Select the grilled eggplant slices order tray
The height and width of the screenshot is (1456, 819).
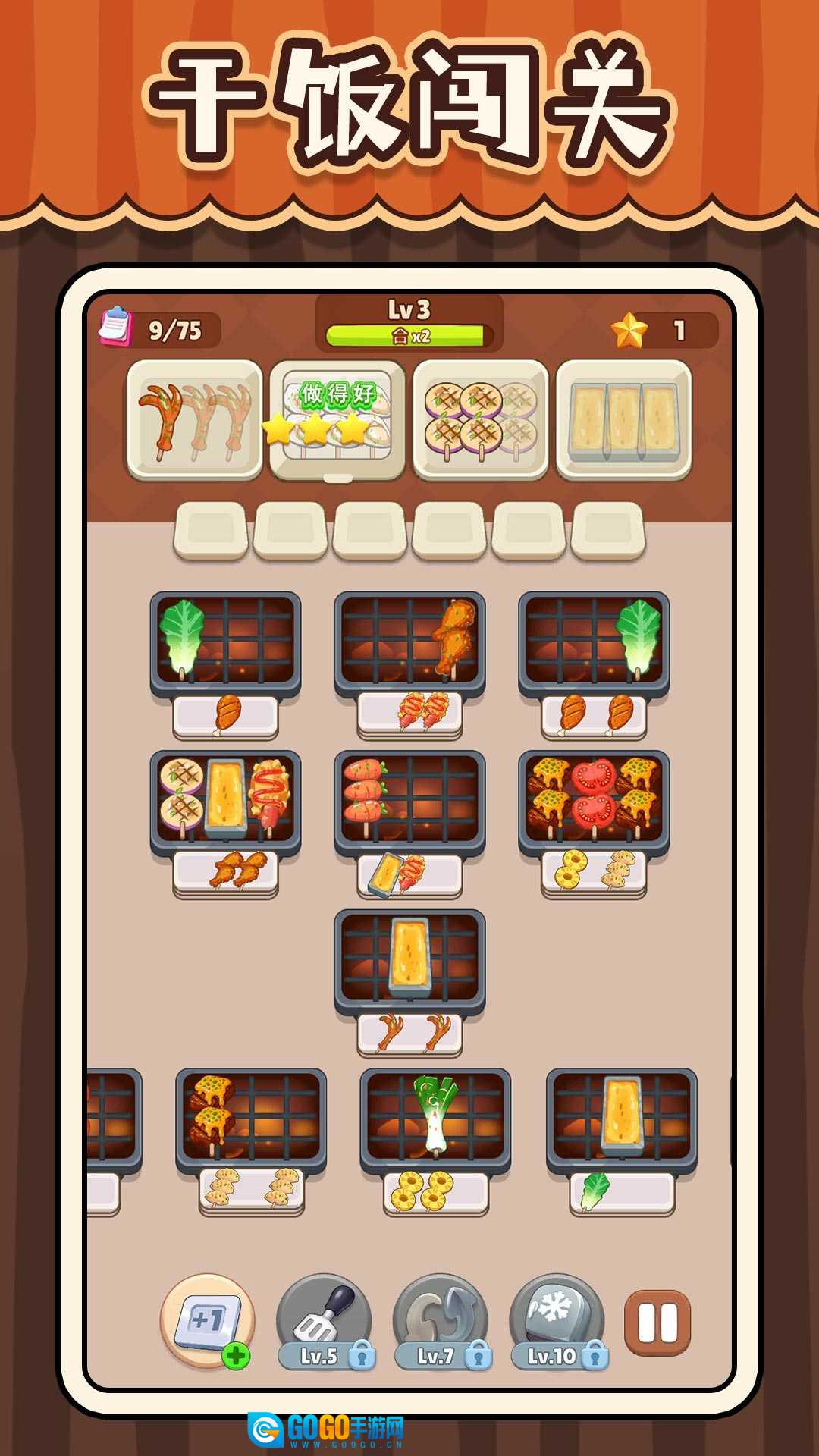tap(481, 419)
